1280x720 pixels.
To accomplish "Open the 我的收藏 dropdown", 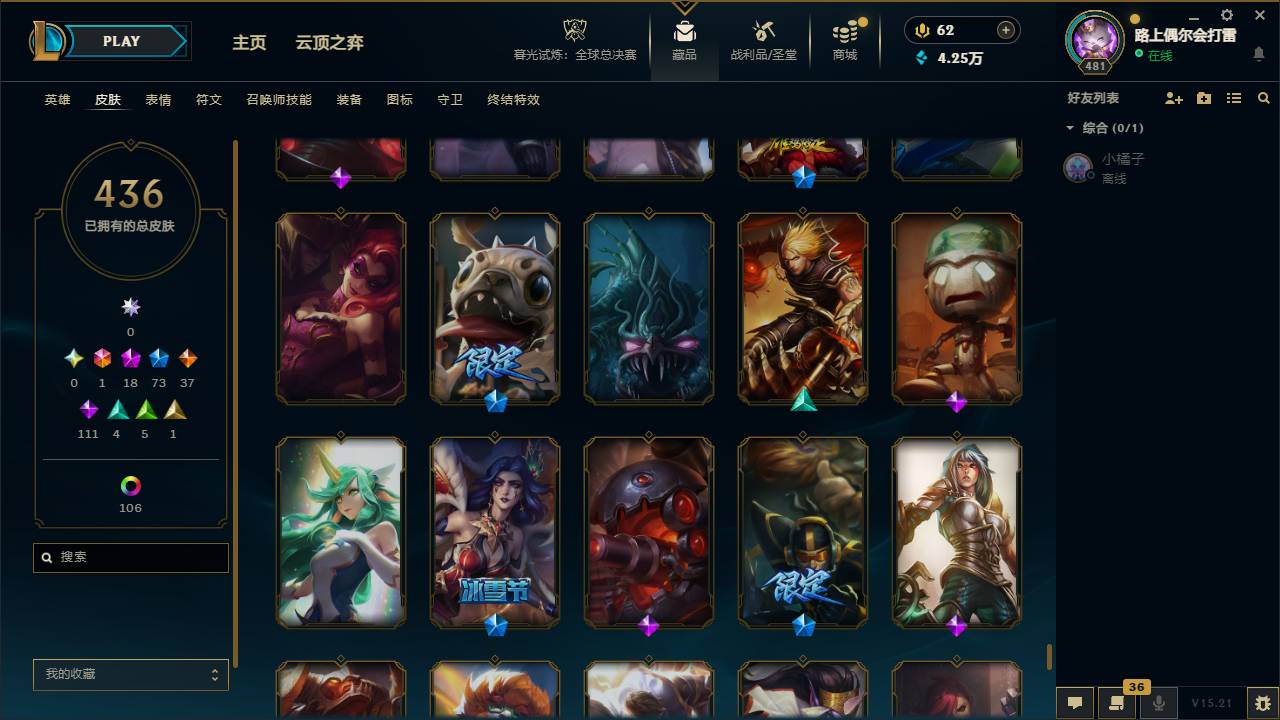I will click(130, 675).
